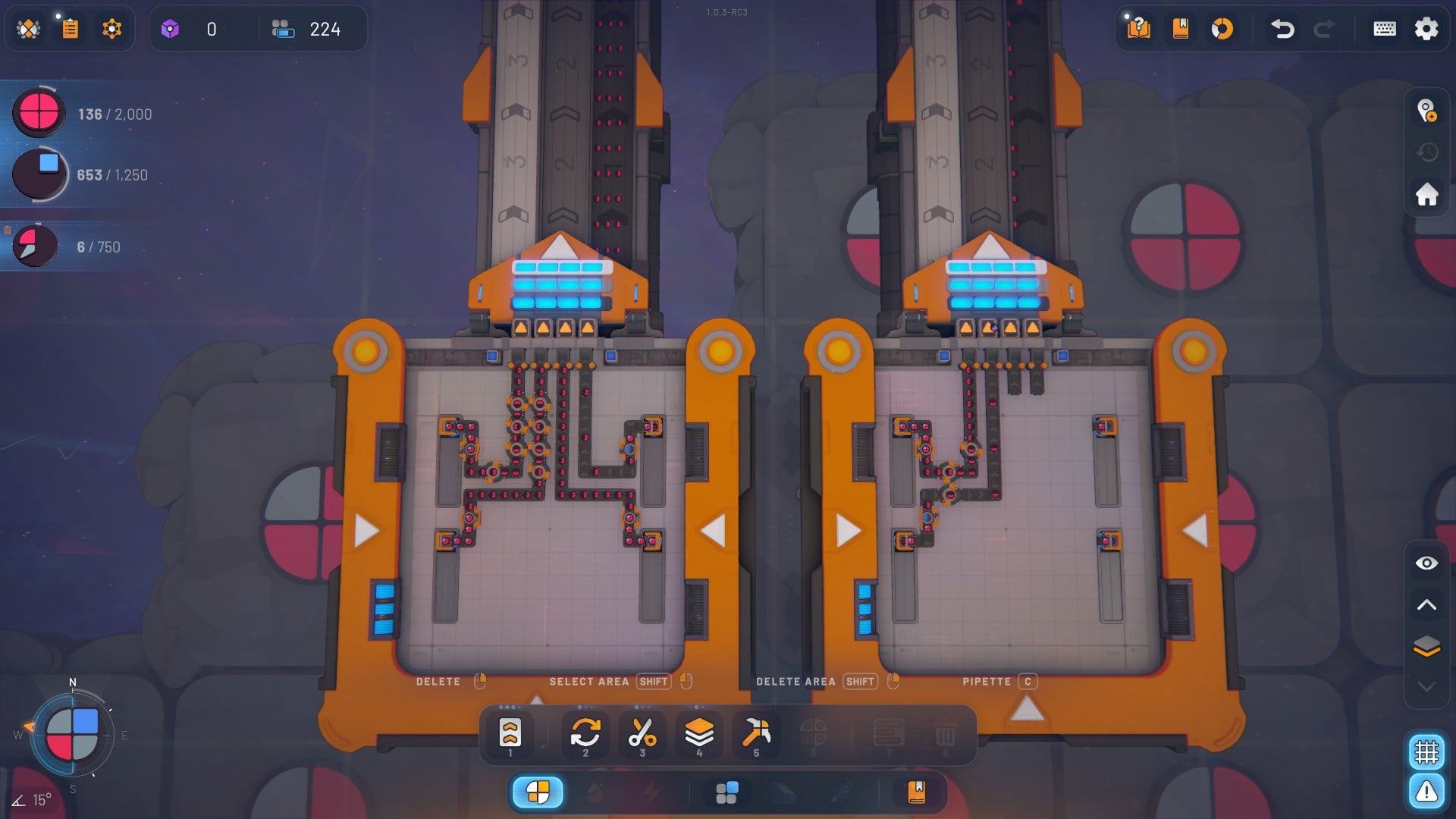
Task: Select the rotator tool in slot 2
Action: tap(585, 733)
